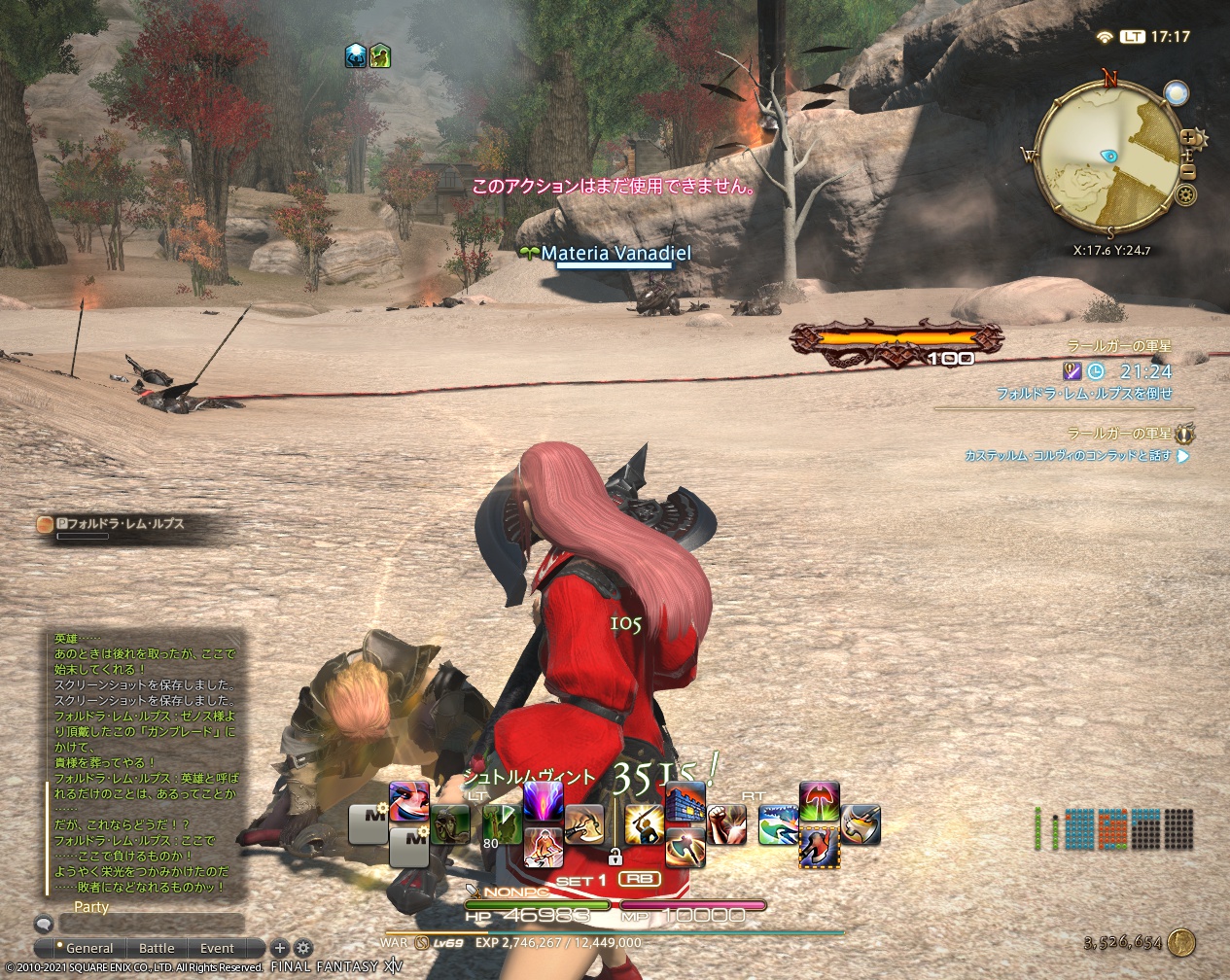The height and width of the screenshot is (980, 1230).
Task: Click the circular minimap
Action: click(x=1108, y=156)
